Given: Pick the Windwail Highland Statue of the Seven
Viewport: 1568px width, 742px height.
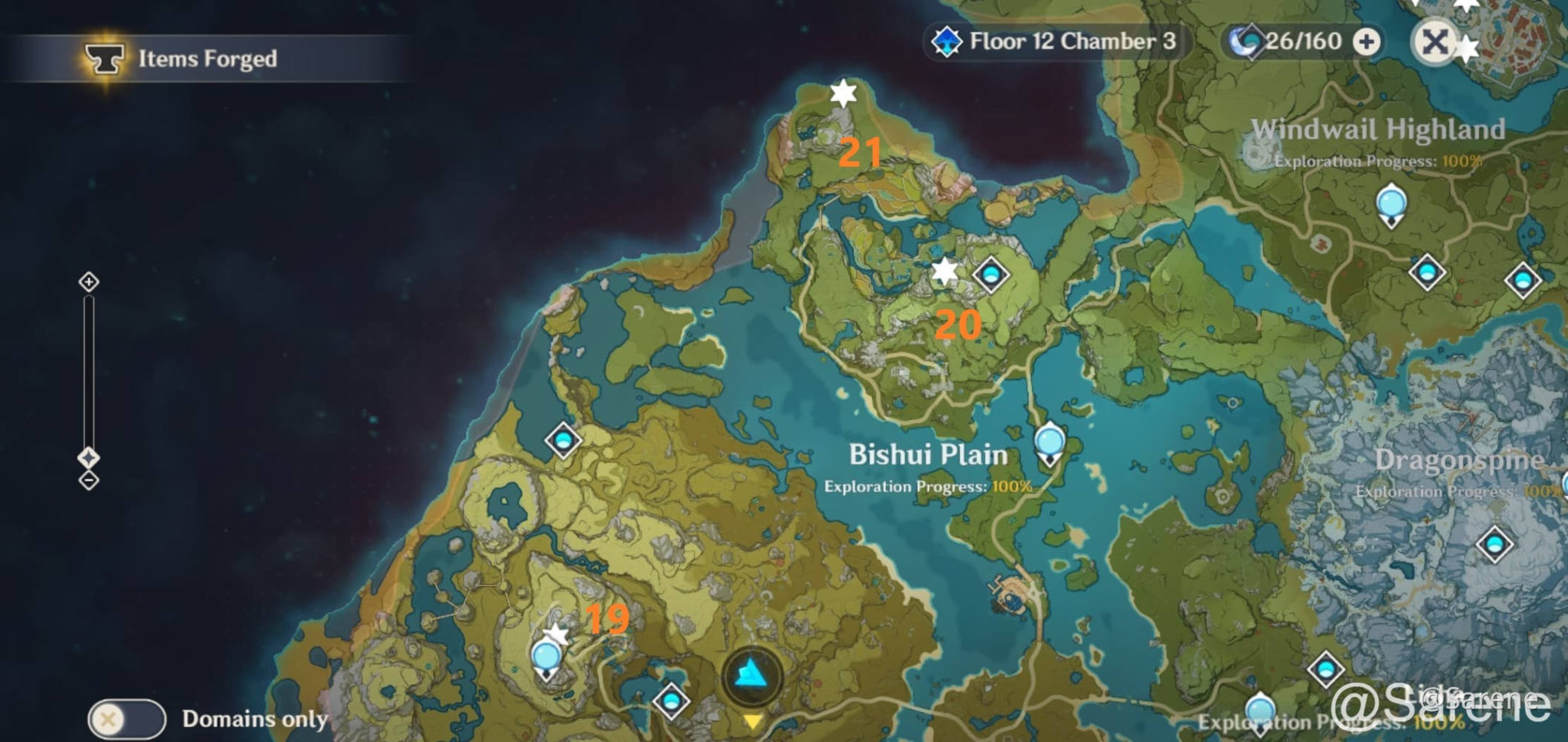Looking at the screenshot, I should point(1391,204).
